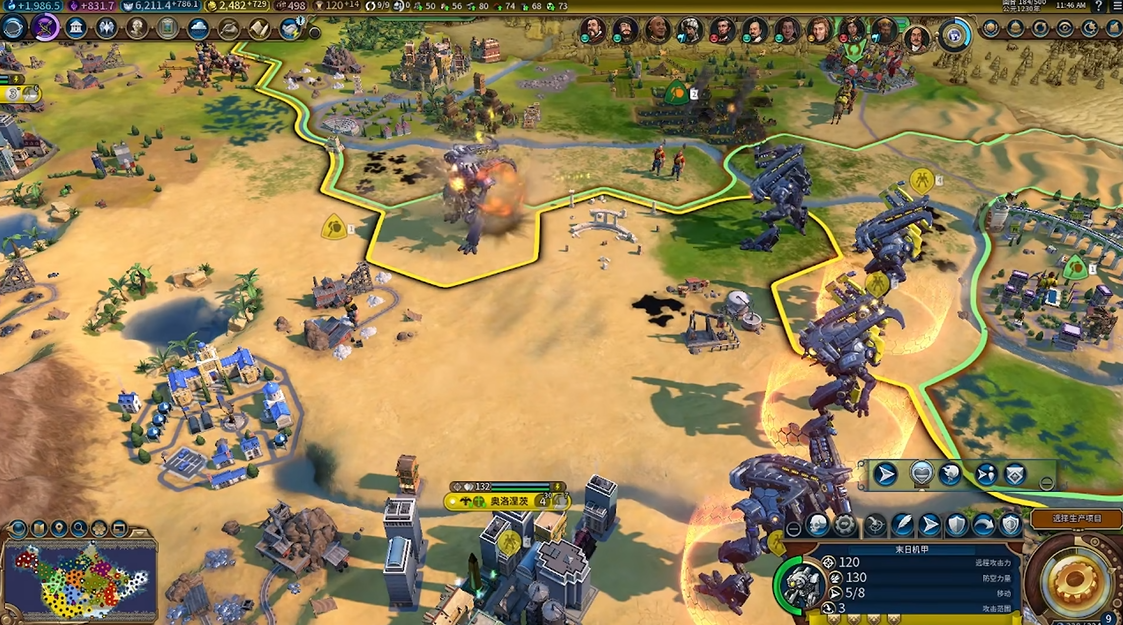Open the climate cloud panel
Image resolution: width=1123 pixels, height=625 pixels.
198,28
